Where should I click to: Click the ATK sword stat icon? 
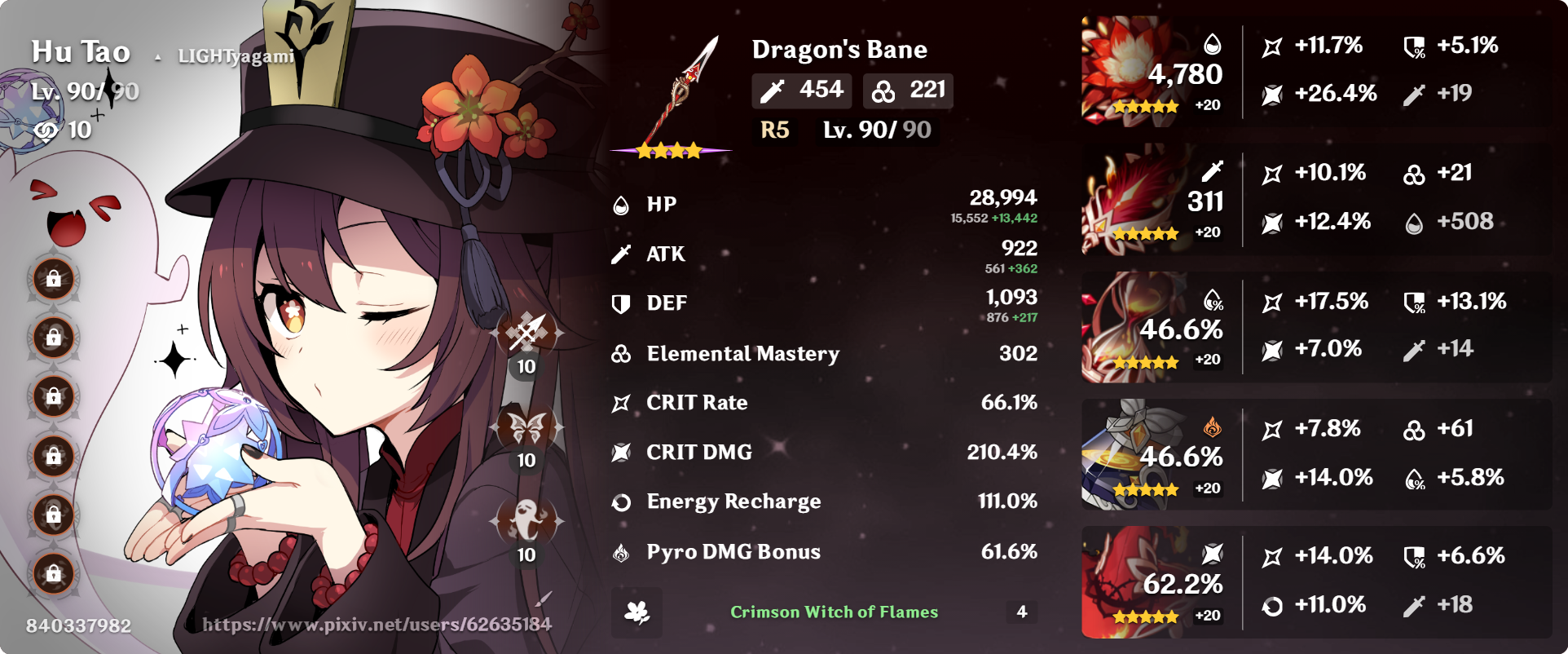coord(622,254)
